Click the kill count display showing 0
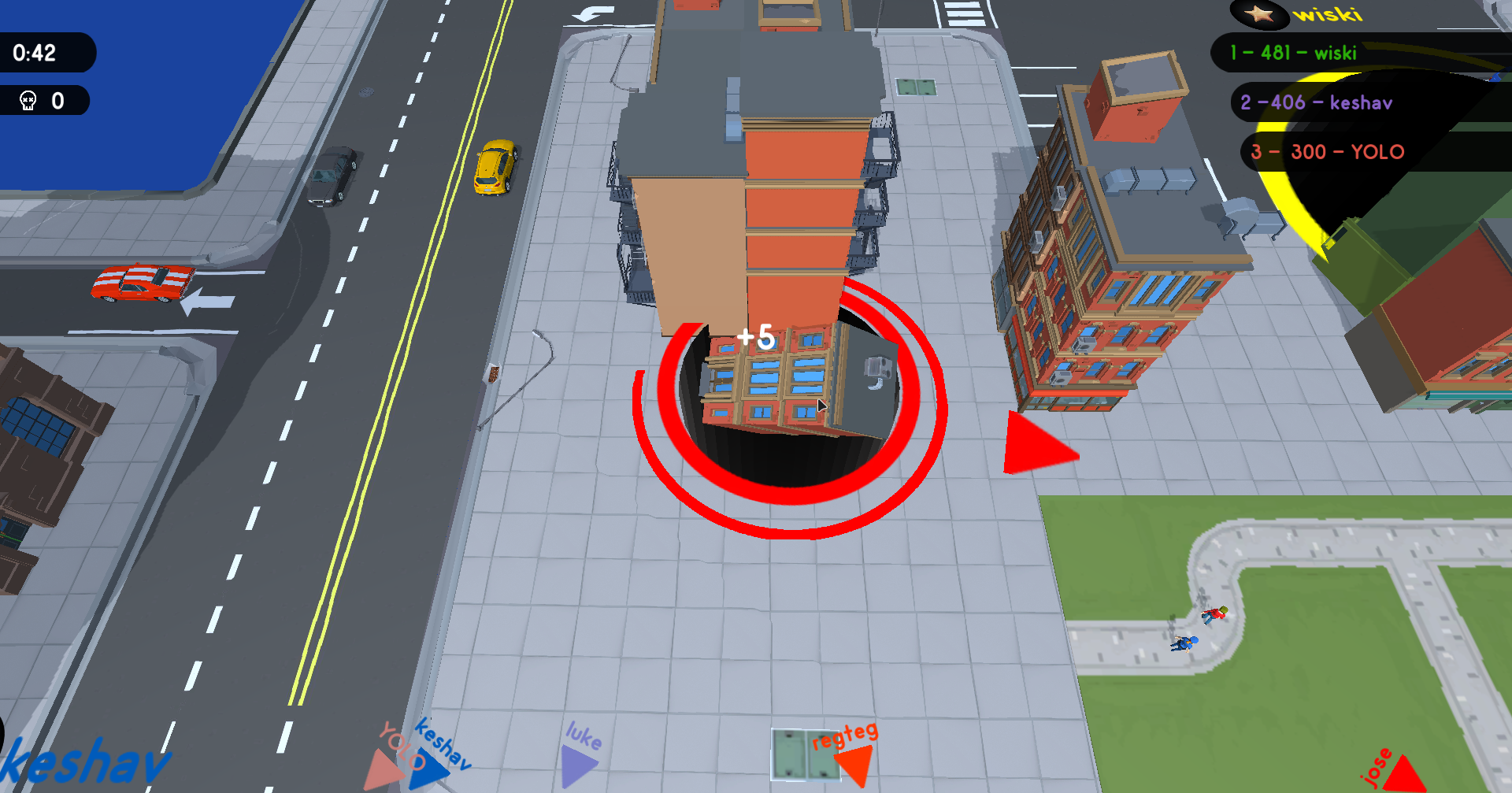1512x793 pixels. (x=55, y=100)
